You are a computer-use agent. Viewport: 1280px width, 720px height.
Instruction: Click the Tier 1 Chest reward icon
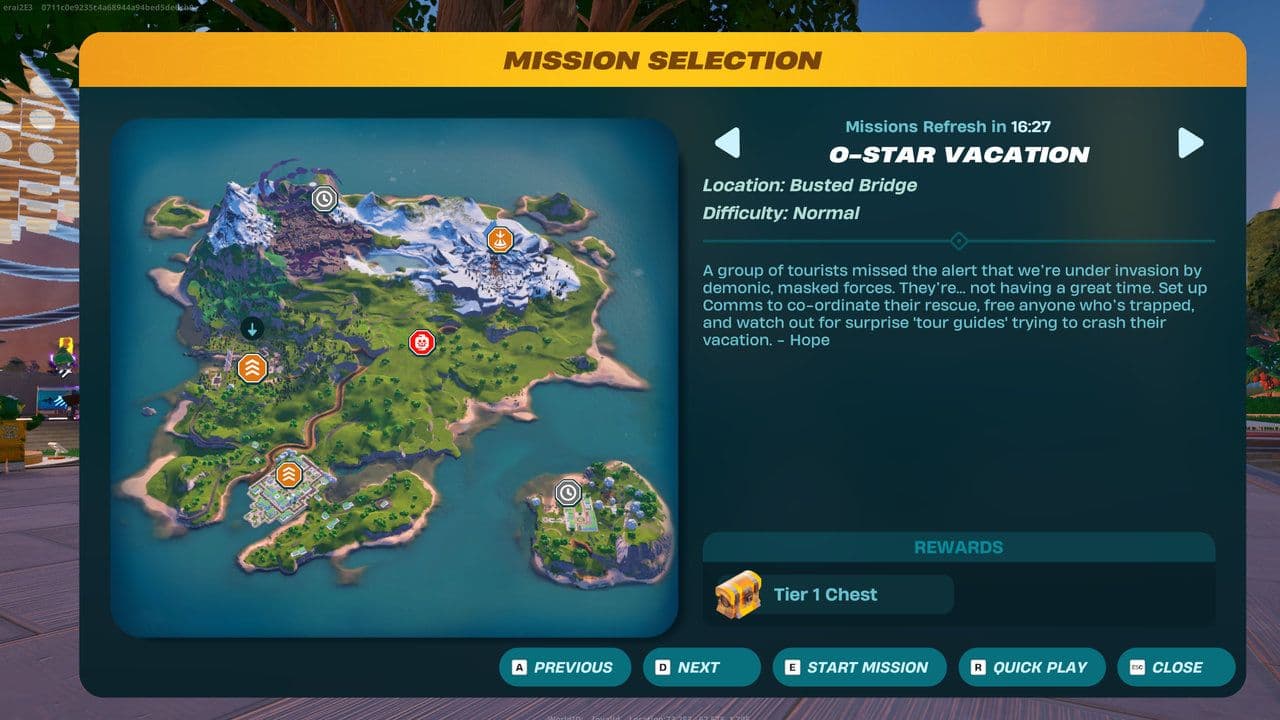pos(738,594)
